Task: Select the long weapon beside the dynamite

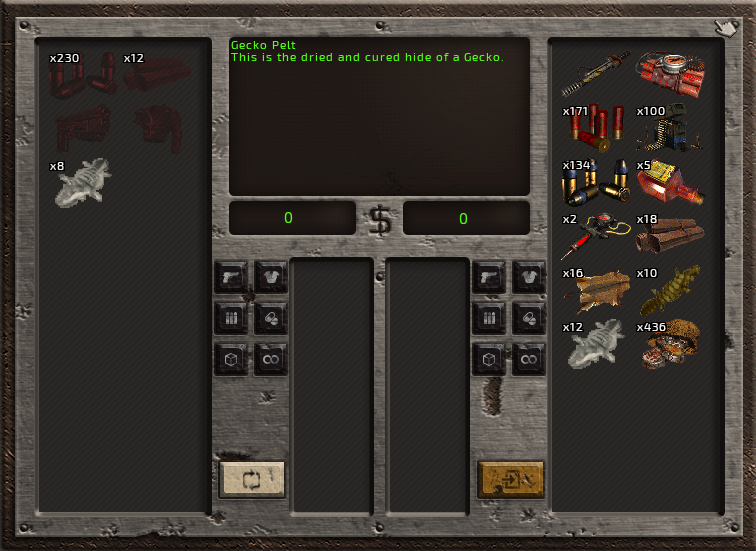Action: (597, 70)
